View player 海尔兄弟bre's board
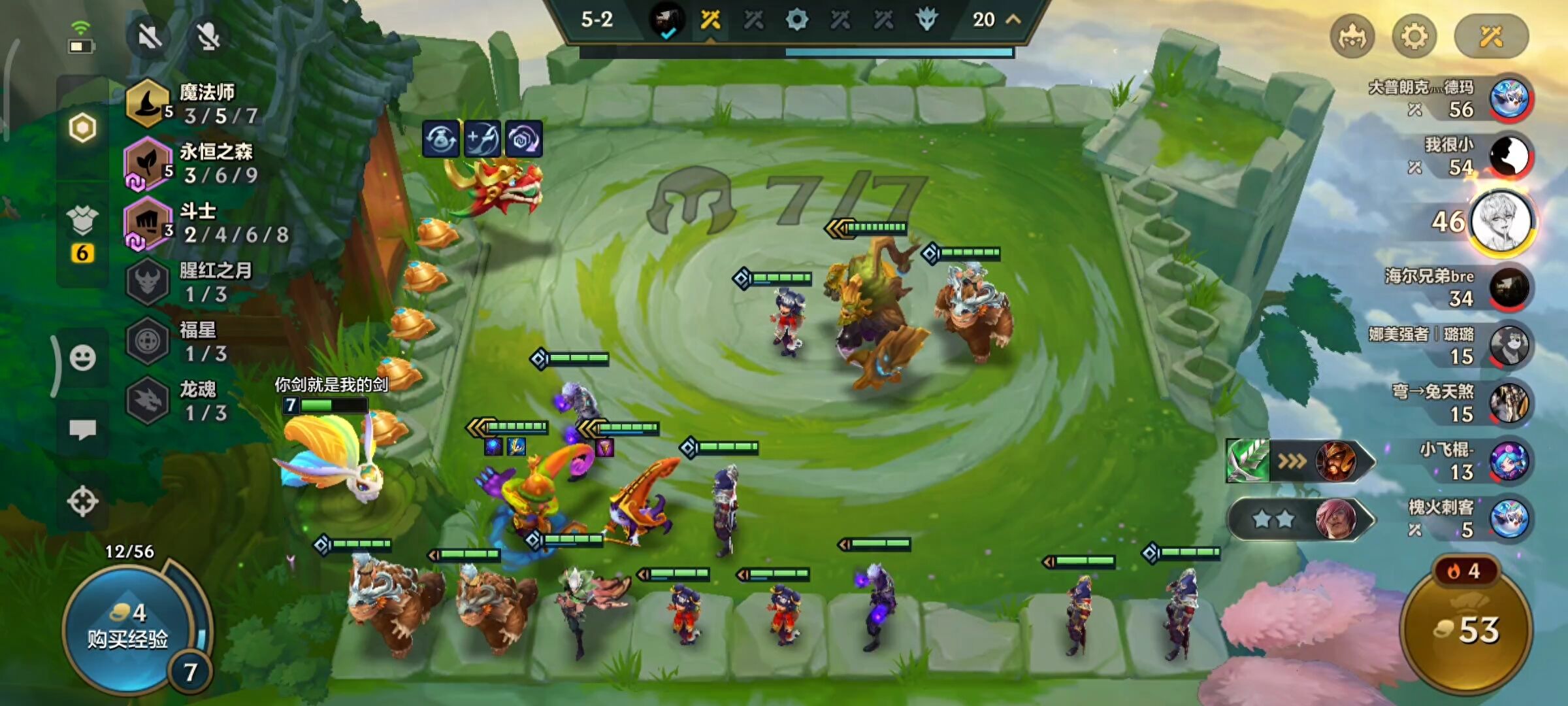The width and height of the screenshot is (1568, 706). pos(1509,288)
